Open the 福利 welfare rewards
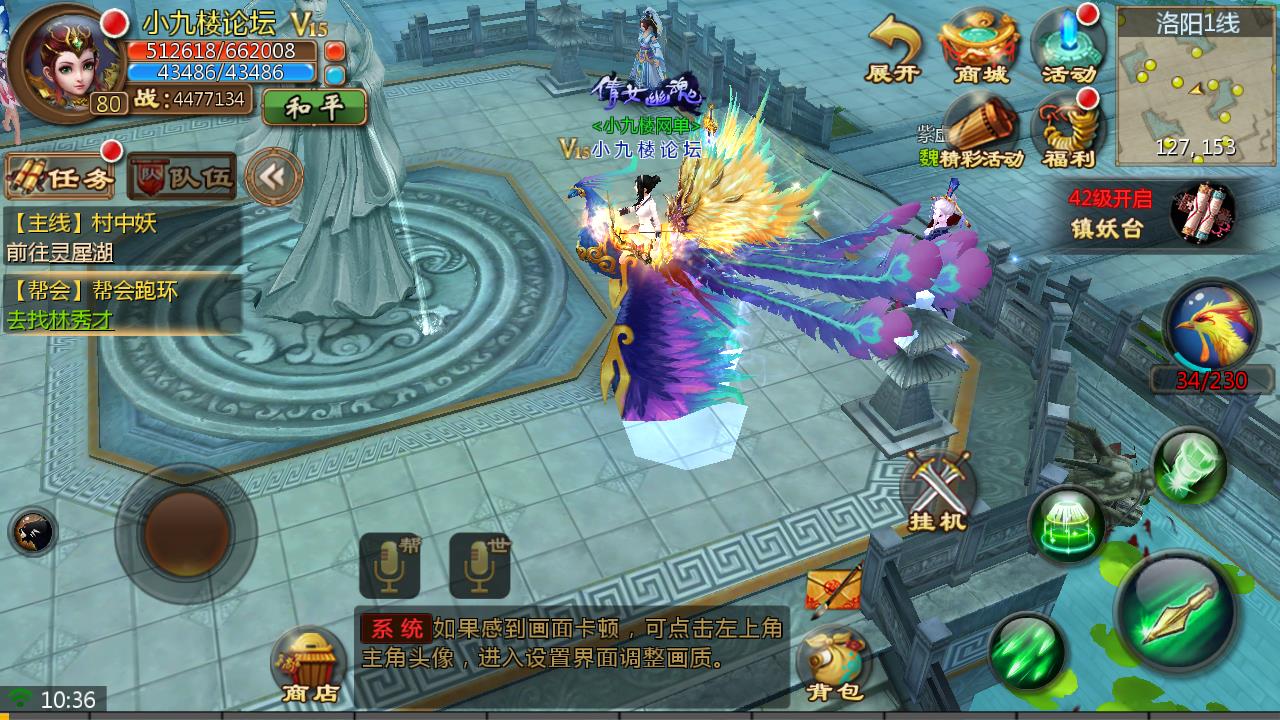 [x=1067, y=130]
